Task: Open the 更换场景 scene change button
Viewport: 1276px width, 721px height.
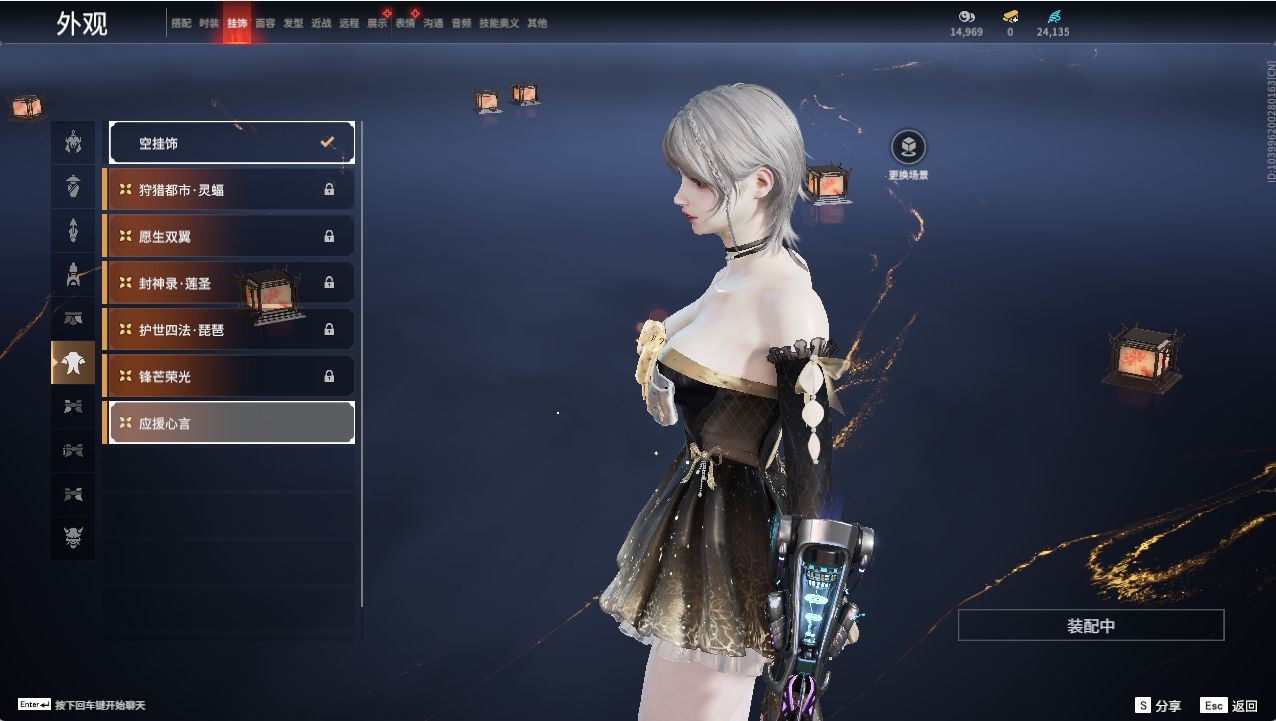Action: [908, 149]
